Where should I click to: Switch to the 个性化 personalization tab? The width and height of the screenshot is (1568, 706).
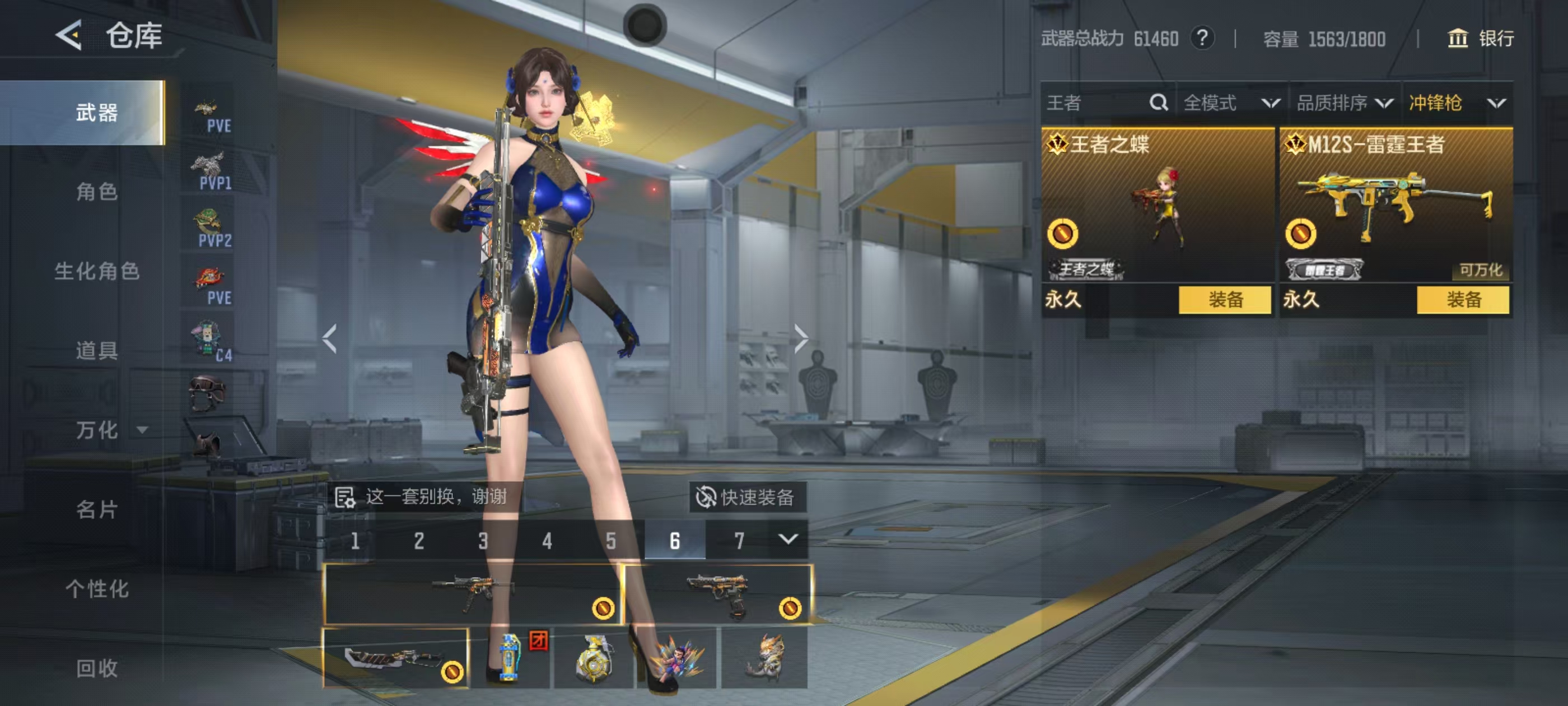(x=96, y=588)
